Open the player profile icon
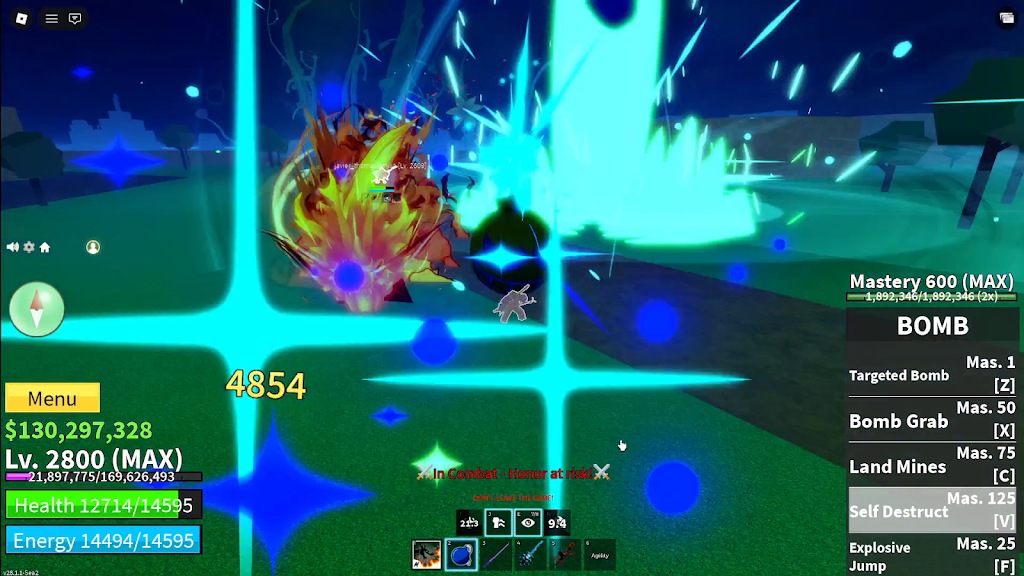 (93, 247)
